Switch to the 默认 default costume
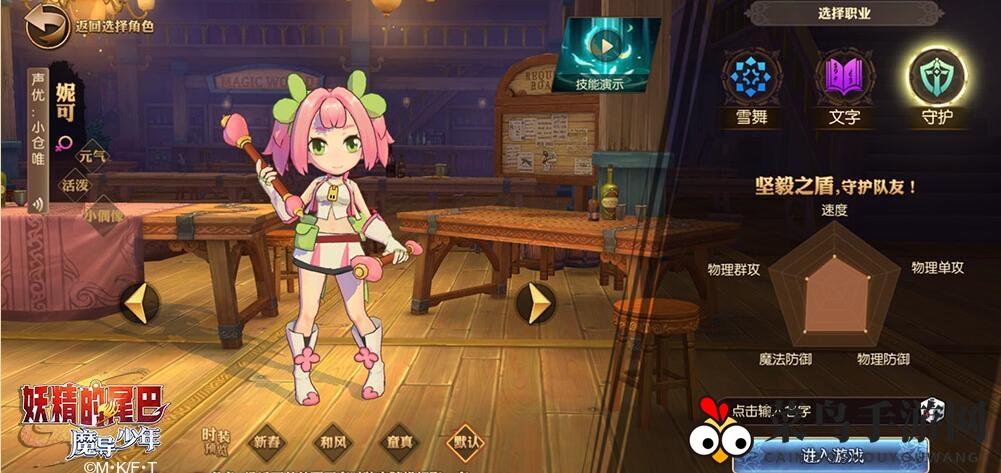 point(464,441)
